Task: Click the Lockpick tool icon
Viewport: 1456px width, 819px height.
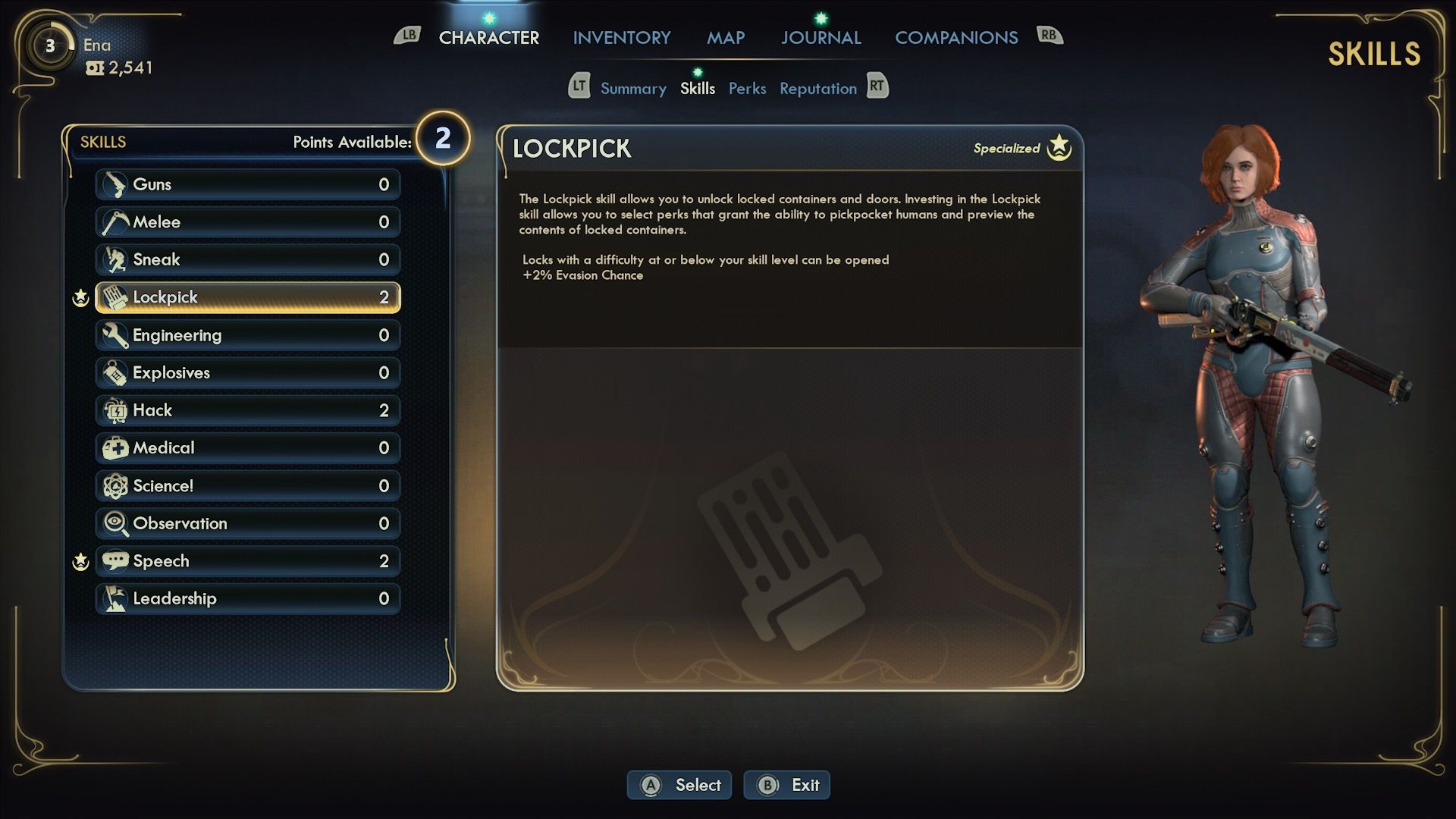Action: click(x=114, y=297)
